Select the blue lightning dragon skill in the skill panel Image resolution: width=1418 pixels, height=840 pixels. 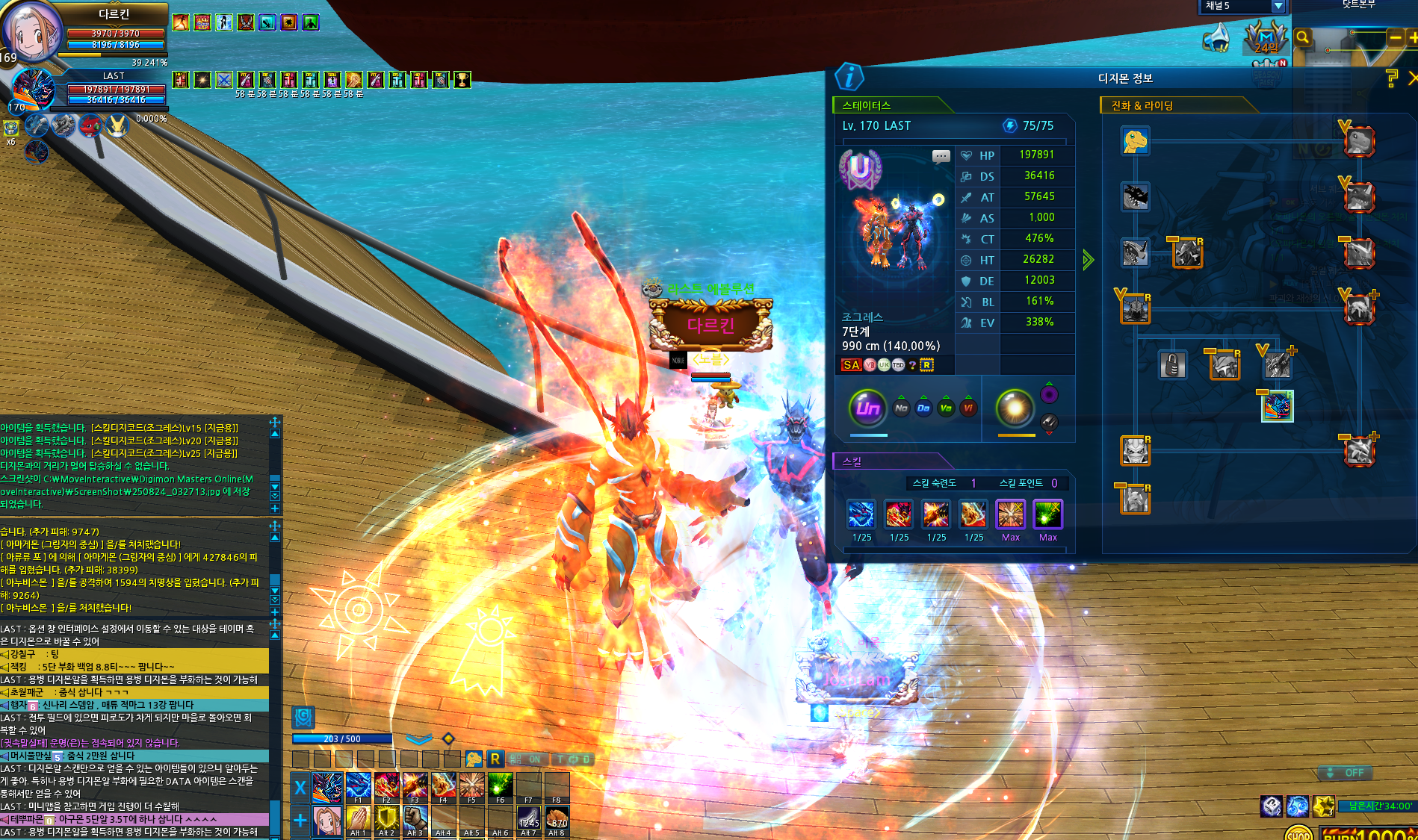click(x=861, y=514)
